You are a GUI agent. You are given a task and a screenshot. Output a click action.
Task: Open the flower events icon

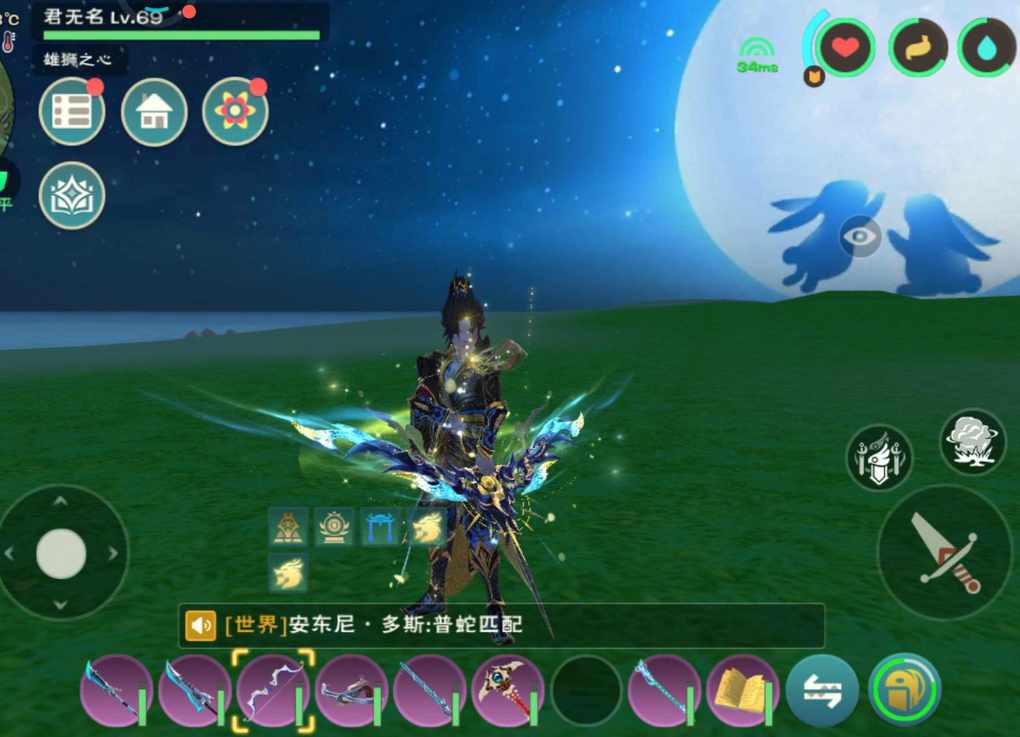tap(235, 112)
